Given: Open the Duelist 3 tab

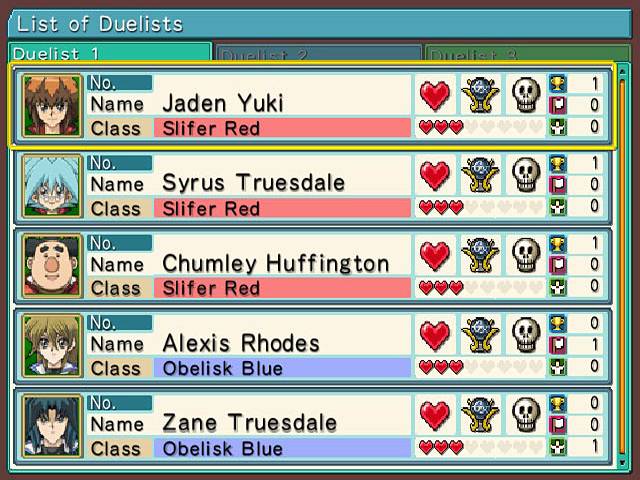Looking at the screenshot, I should pos(526,54).
